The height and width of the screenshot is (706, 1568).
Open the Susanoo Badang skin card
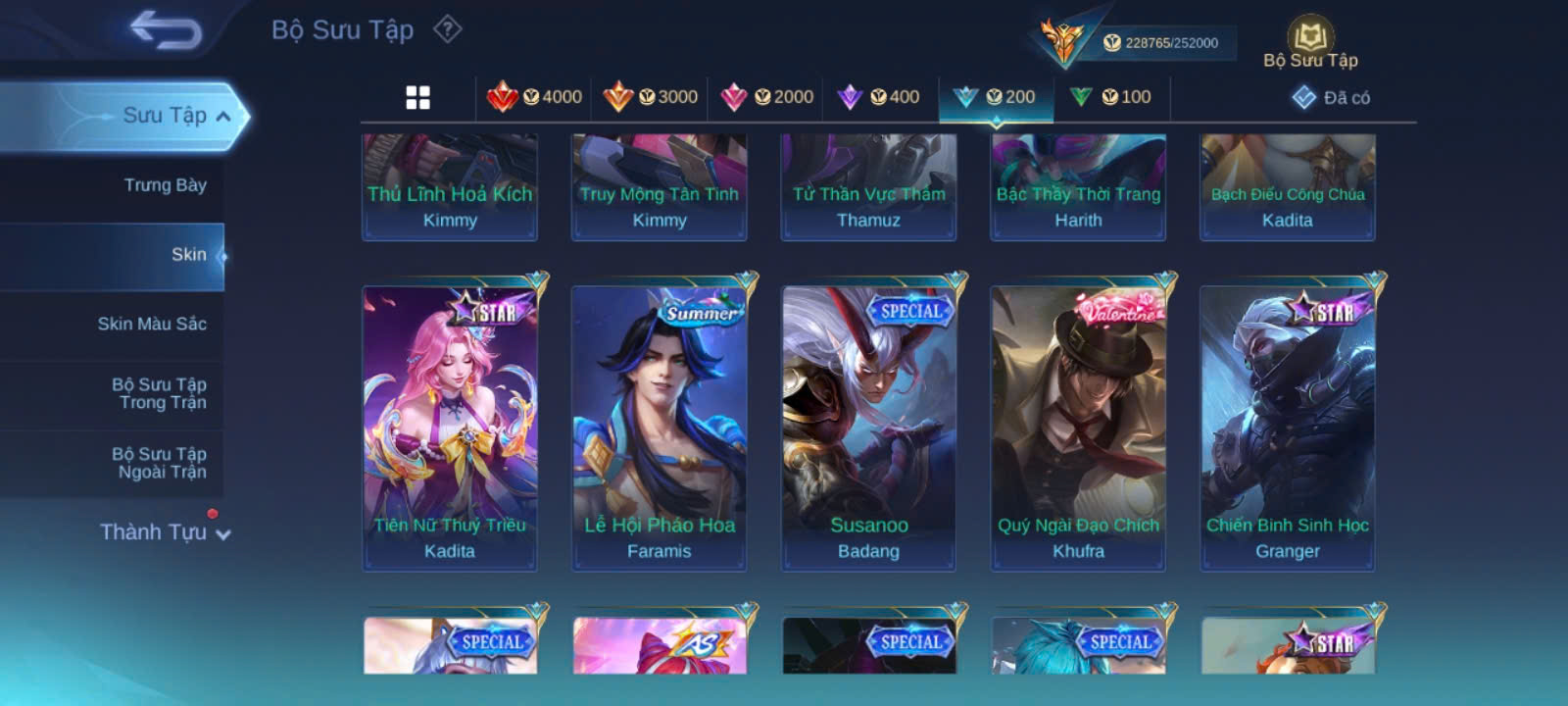pyautogui.click(x=868, y=428)
